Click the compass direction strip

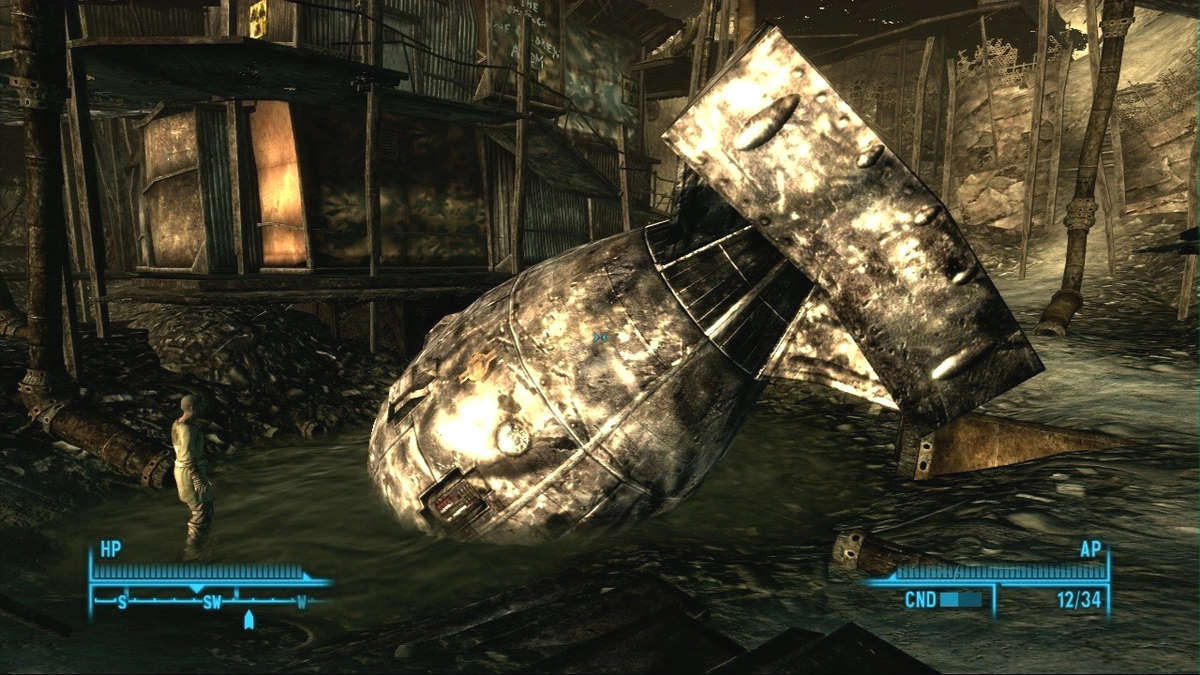pos(211,602)
